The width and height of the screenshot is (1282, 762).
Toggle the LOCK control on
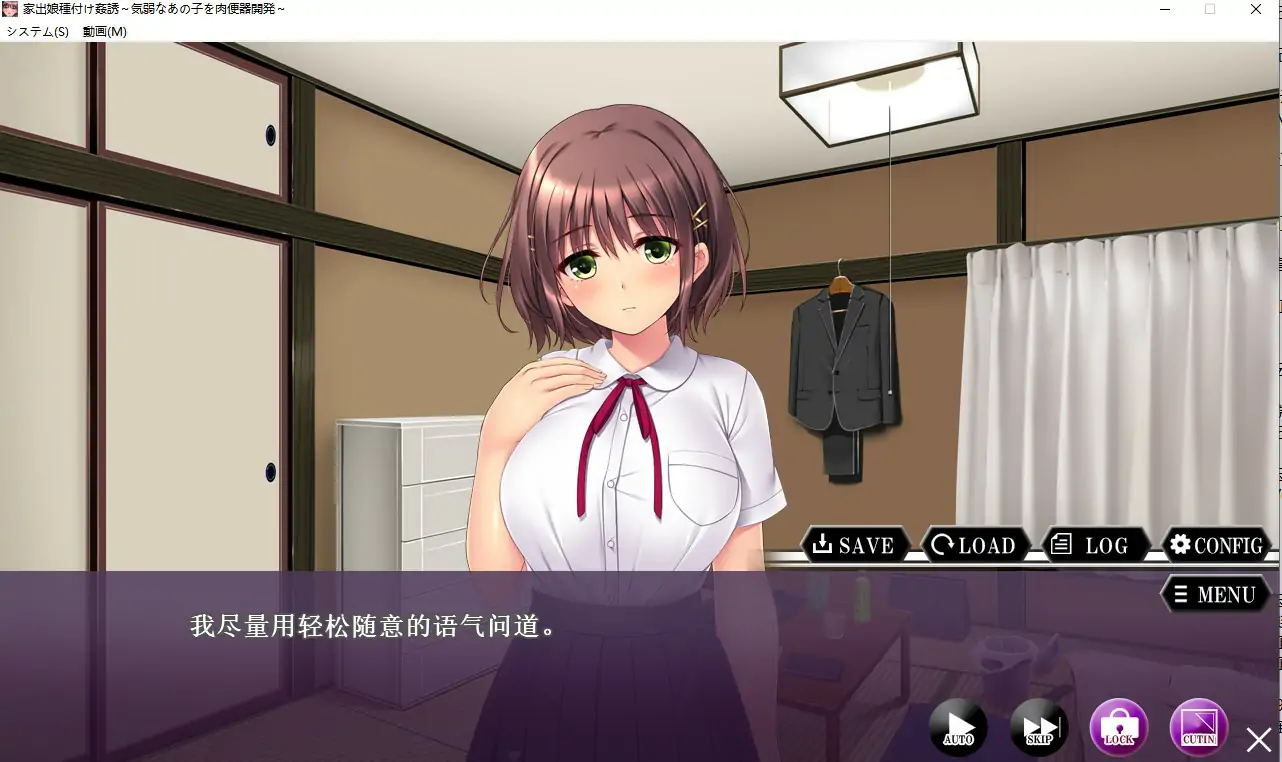[1118, 727]
